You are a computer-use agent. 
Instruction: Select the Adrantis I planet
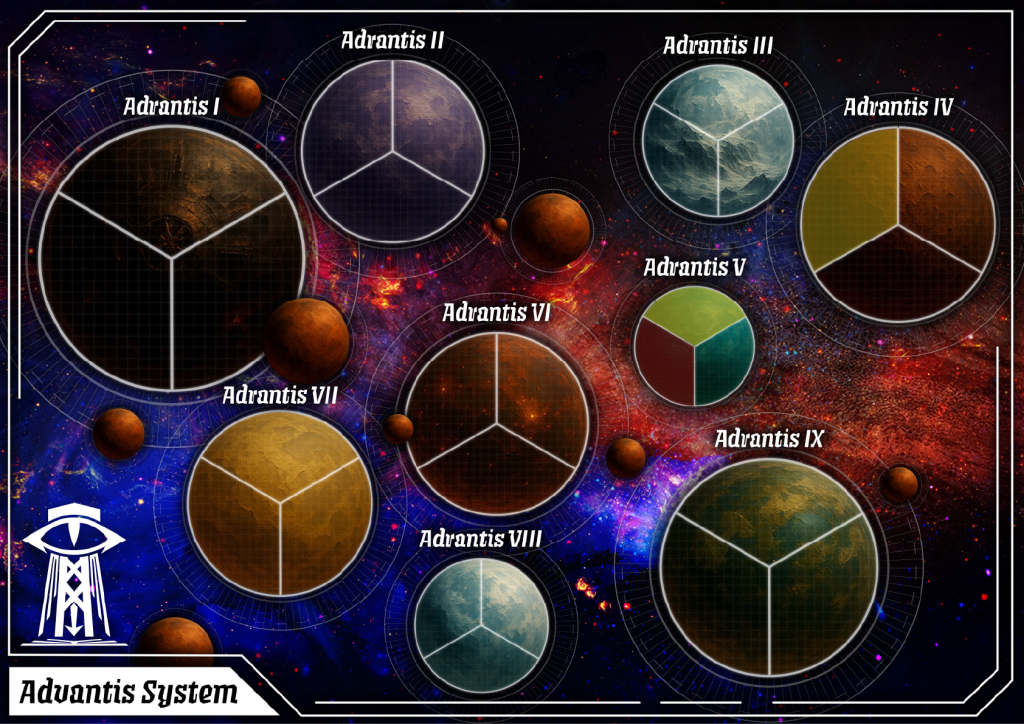pos(172,257)
